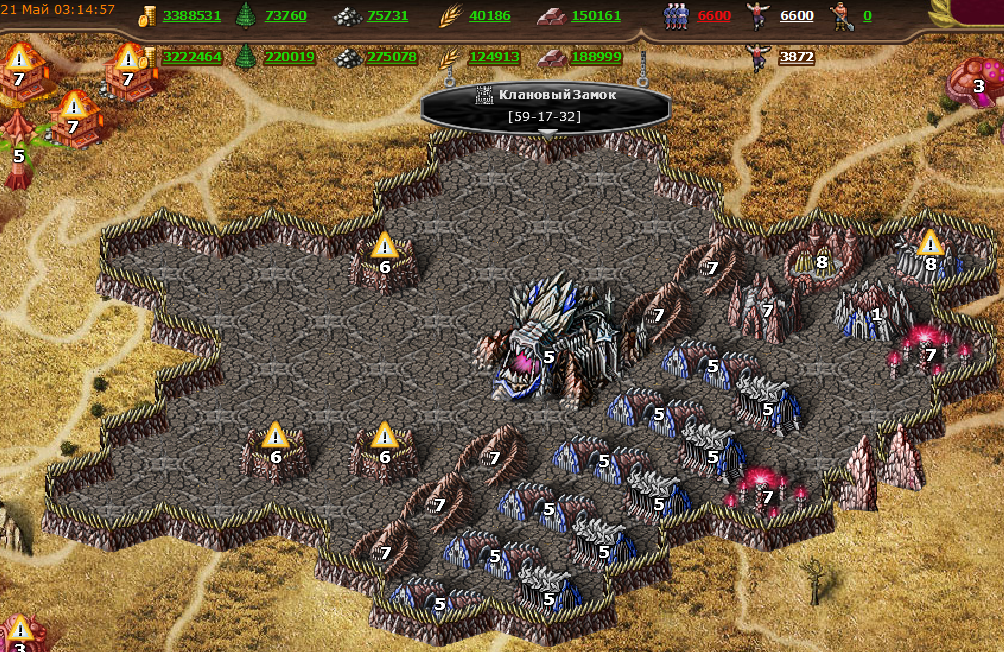Click the green builder count 0
The image size is (1004, 652).
866,16
